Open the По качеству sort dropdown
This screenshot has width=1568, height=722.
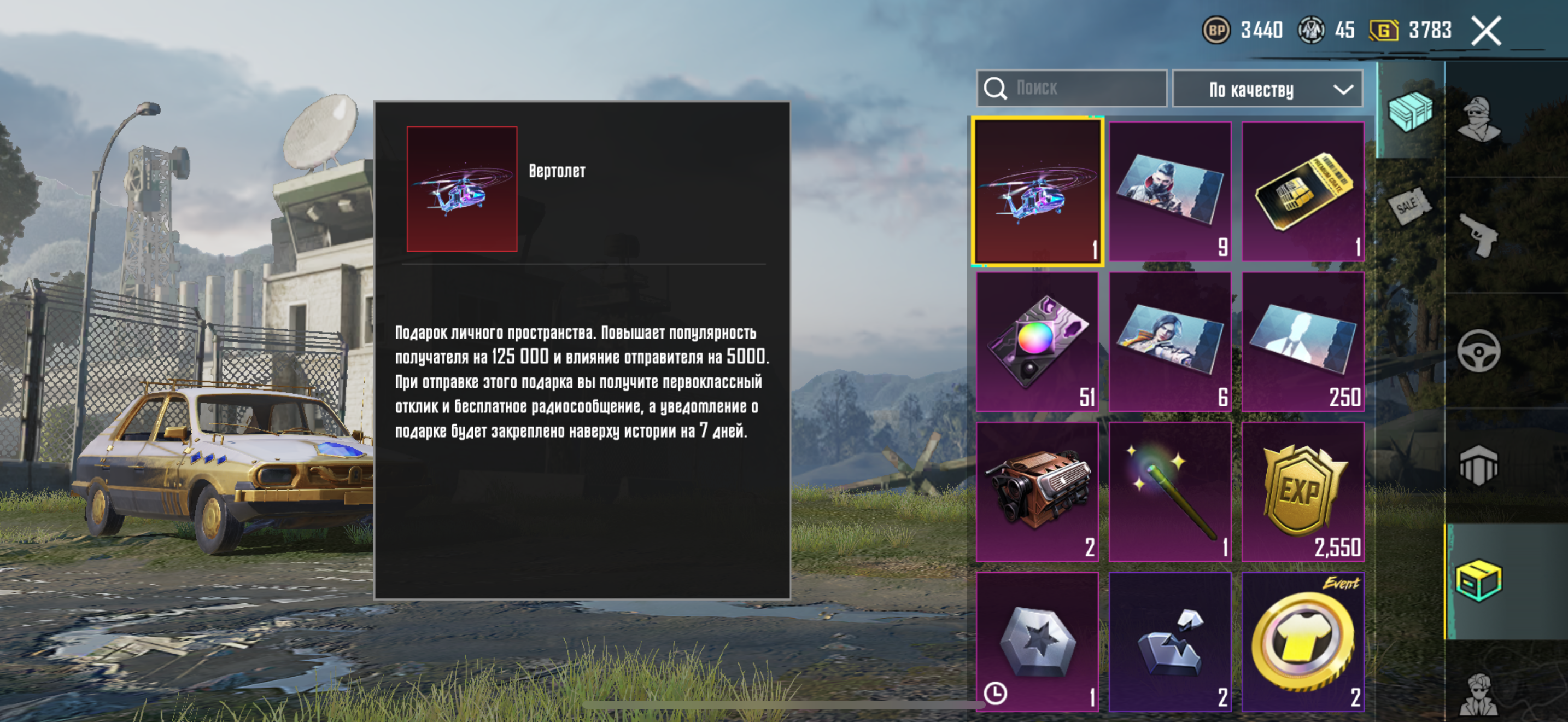1267,90
